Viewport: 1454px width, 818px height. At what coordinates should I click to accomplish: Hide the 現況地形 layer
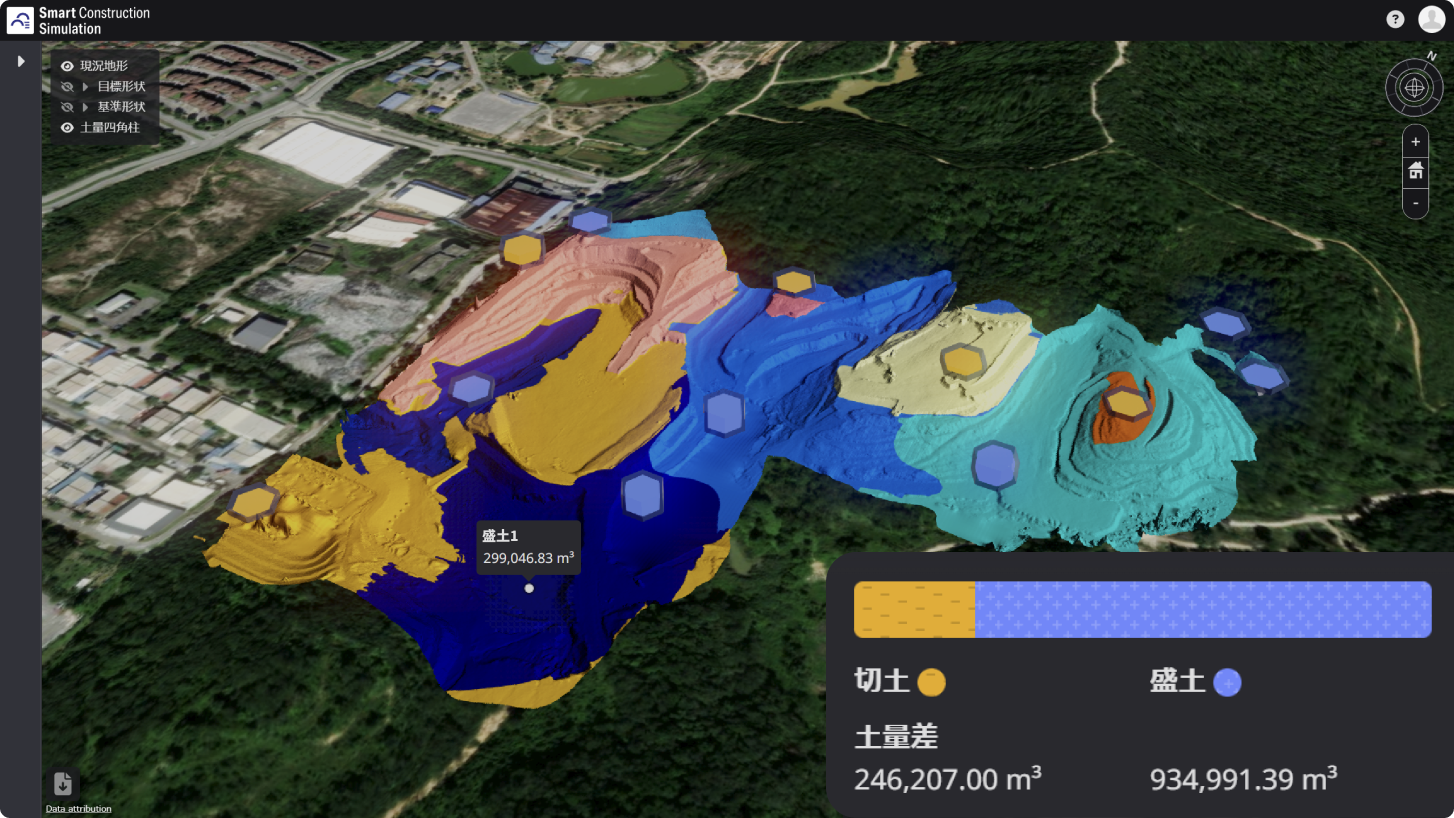66,65
